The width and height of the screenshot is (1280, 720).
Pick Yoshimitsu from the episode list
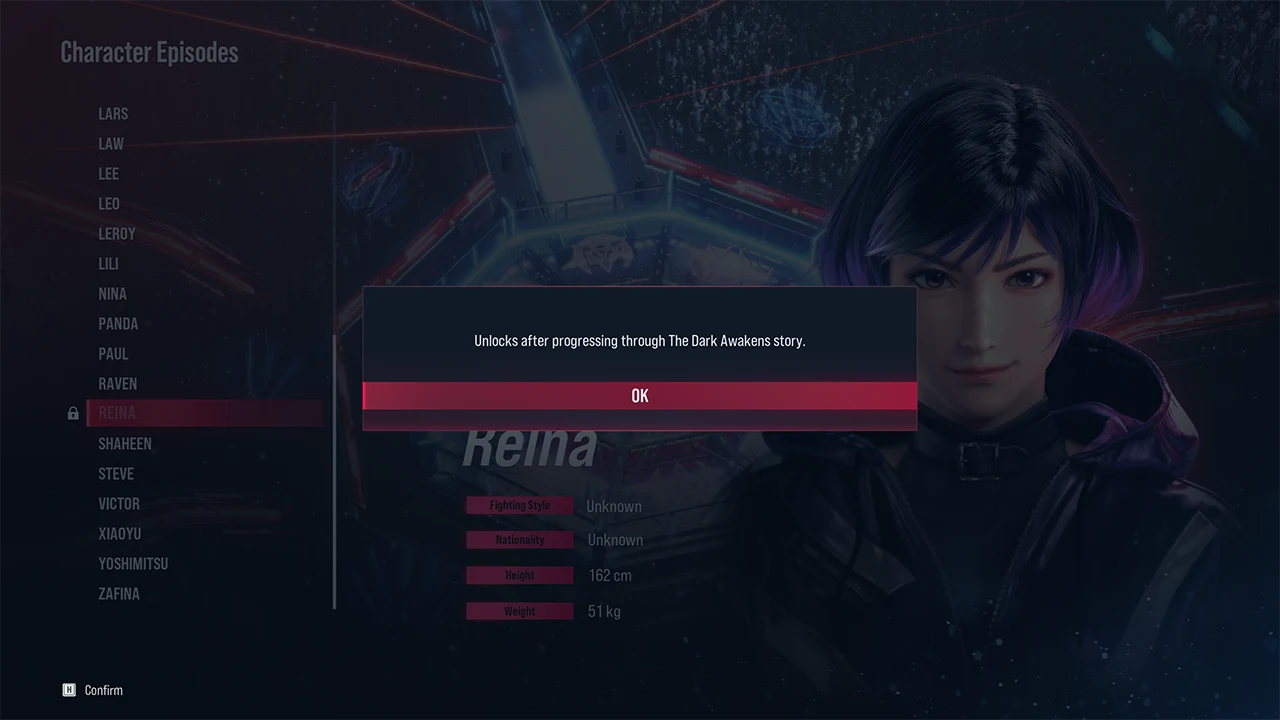[133, 564]
